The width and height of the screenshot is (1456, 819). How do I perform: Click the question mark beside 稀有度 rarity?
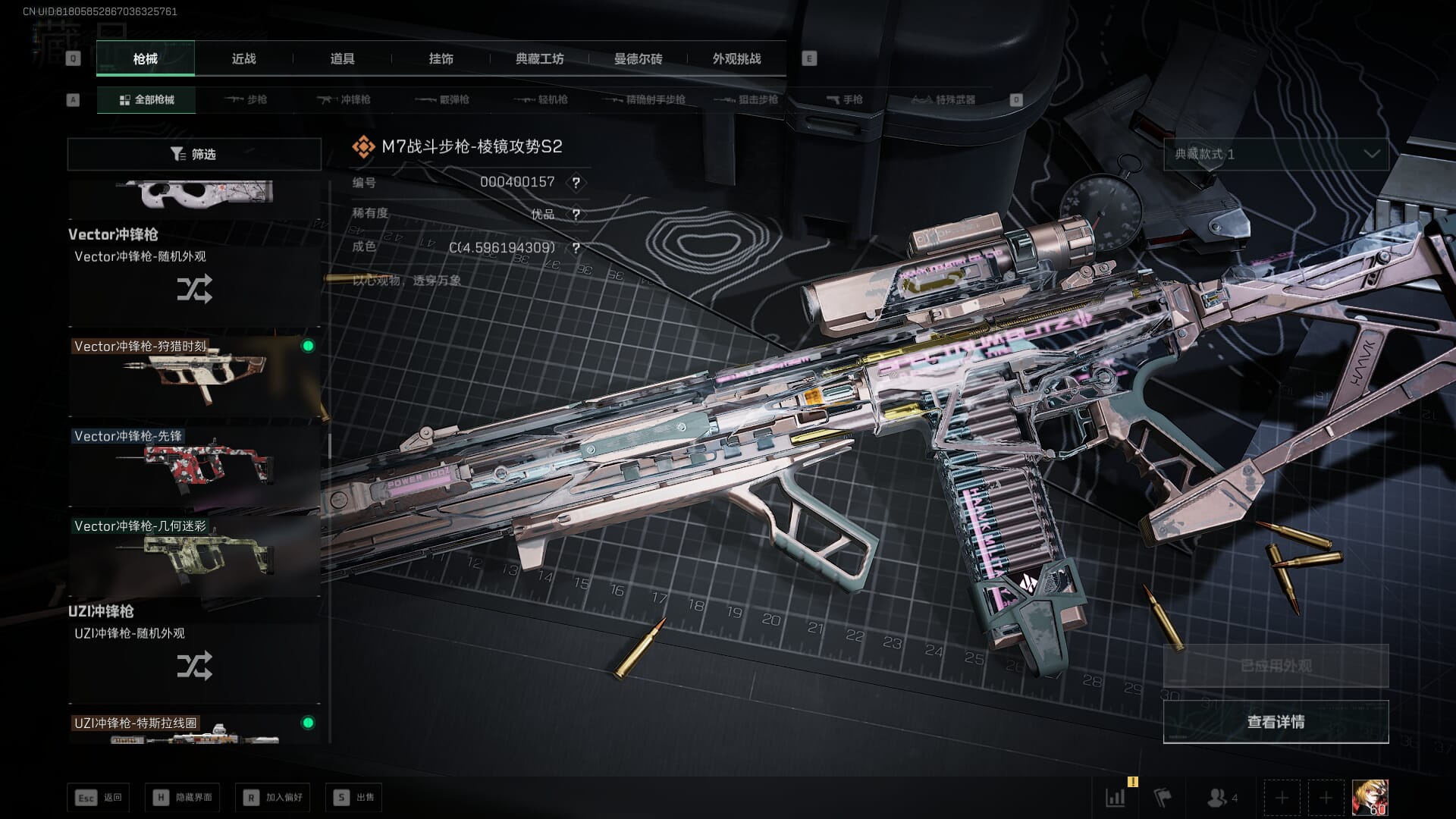(576, 215)
